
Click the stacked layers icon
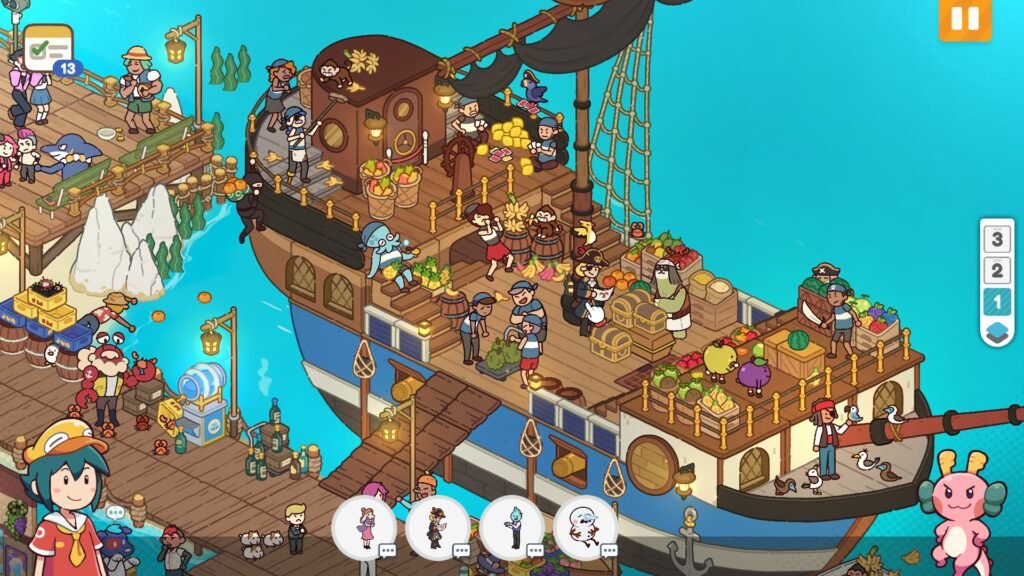coord(996,332)
